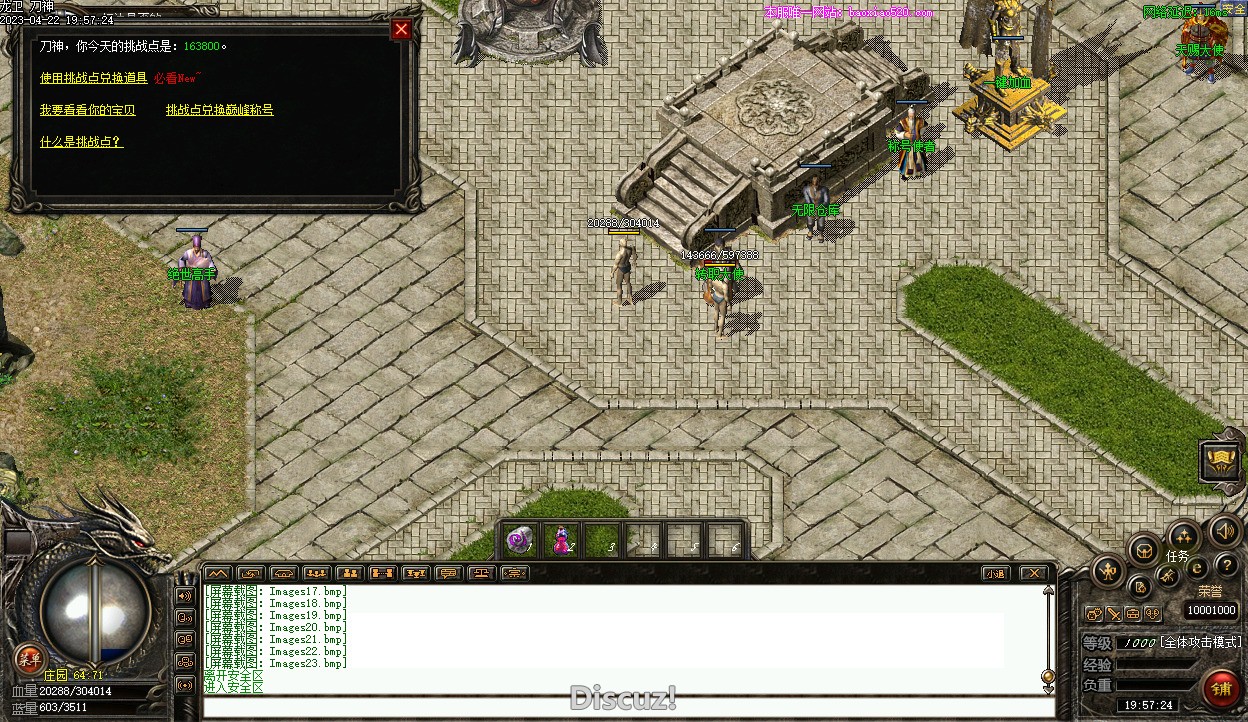1248x722 pixels.
Task: Select '我要看看你的宝贝' dialogue option
Action: coord(87,110)
